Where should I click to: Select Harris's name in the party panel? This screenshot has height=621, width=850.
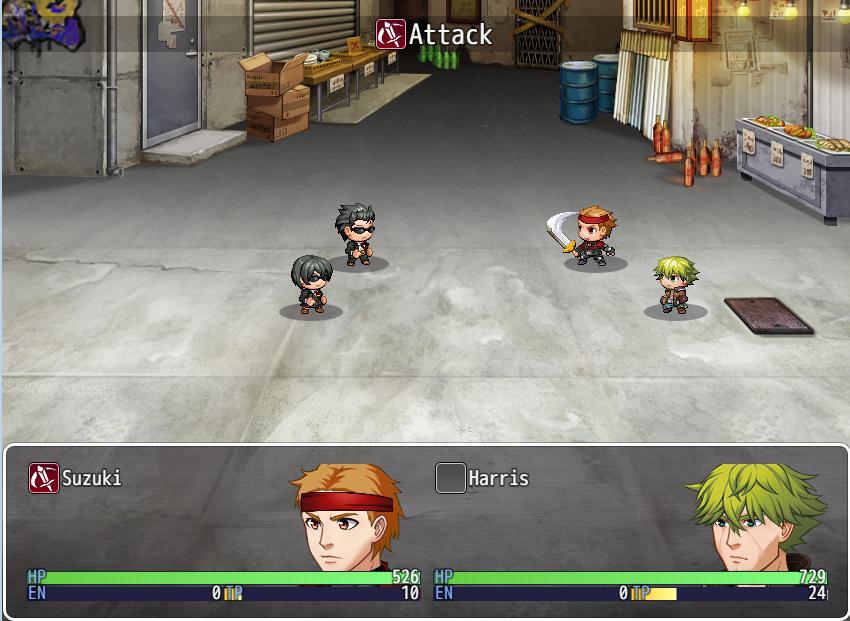pos(498,478)
